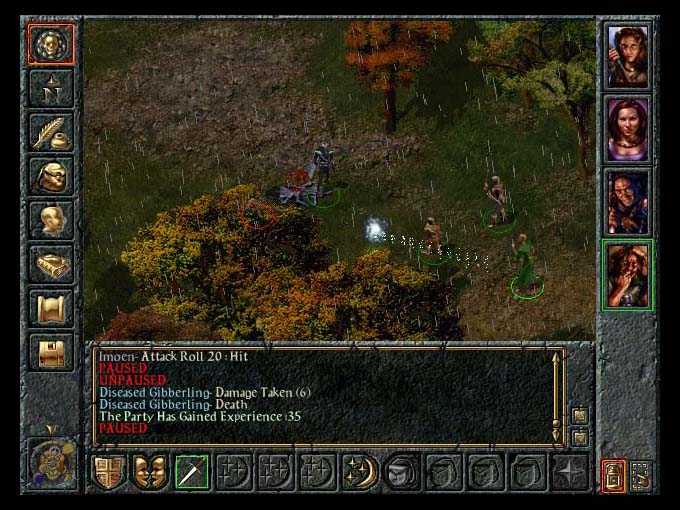Activate the Guard shield action

pyautogui.click(x=108, y=471)
